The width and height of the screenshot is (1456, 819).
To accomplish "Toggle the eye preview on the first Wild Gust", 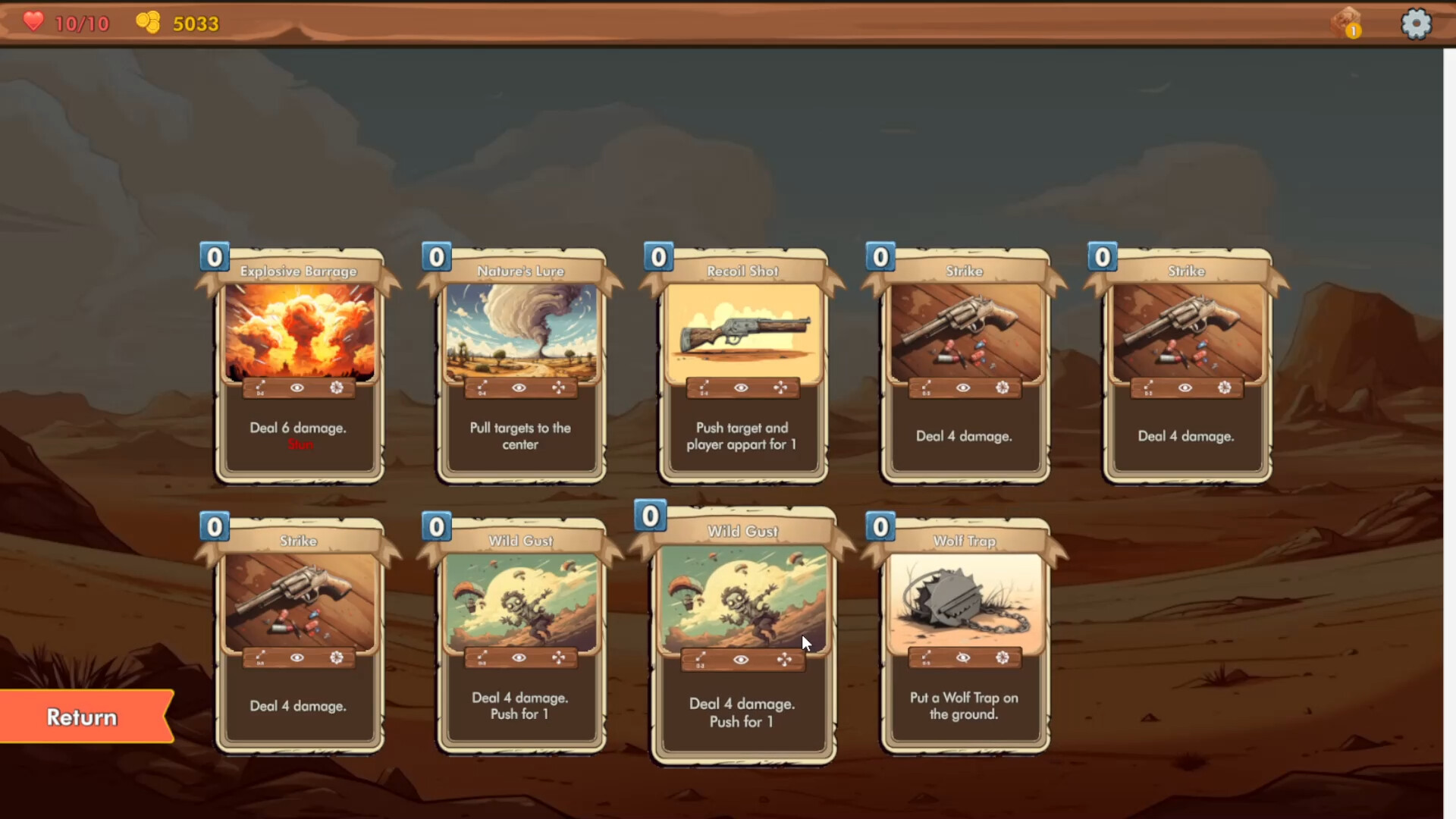I will tap(519, 658).
